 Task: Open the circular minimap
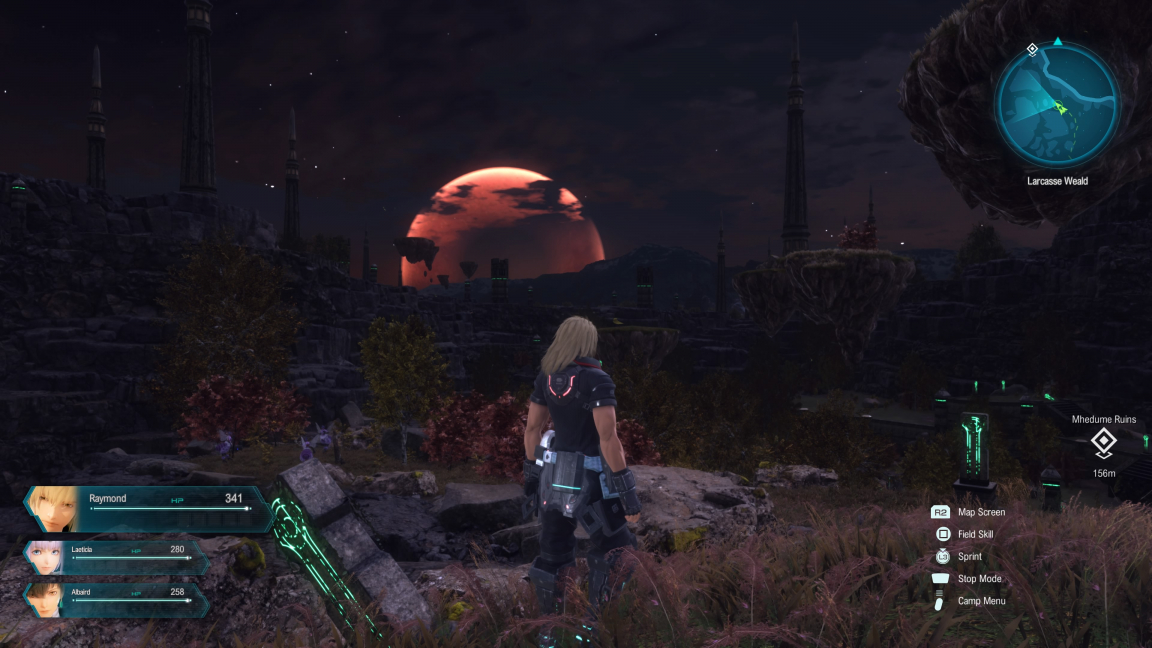pyautogui.click(x=1057, y=106)
